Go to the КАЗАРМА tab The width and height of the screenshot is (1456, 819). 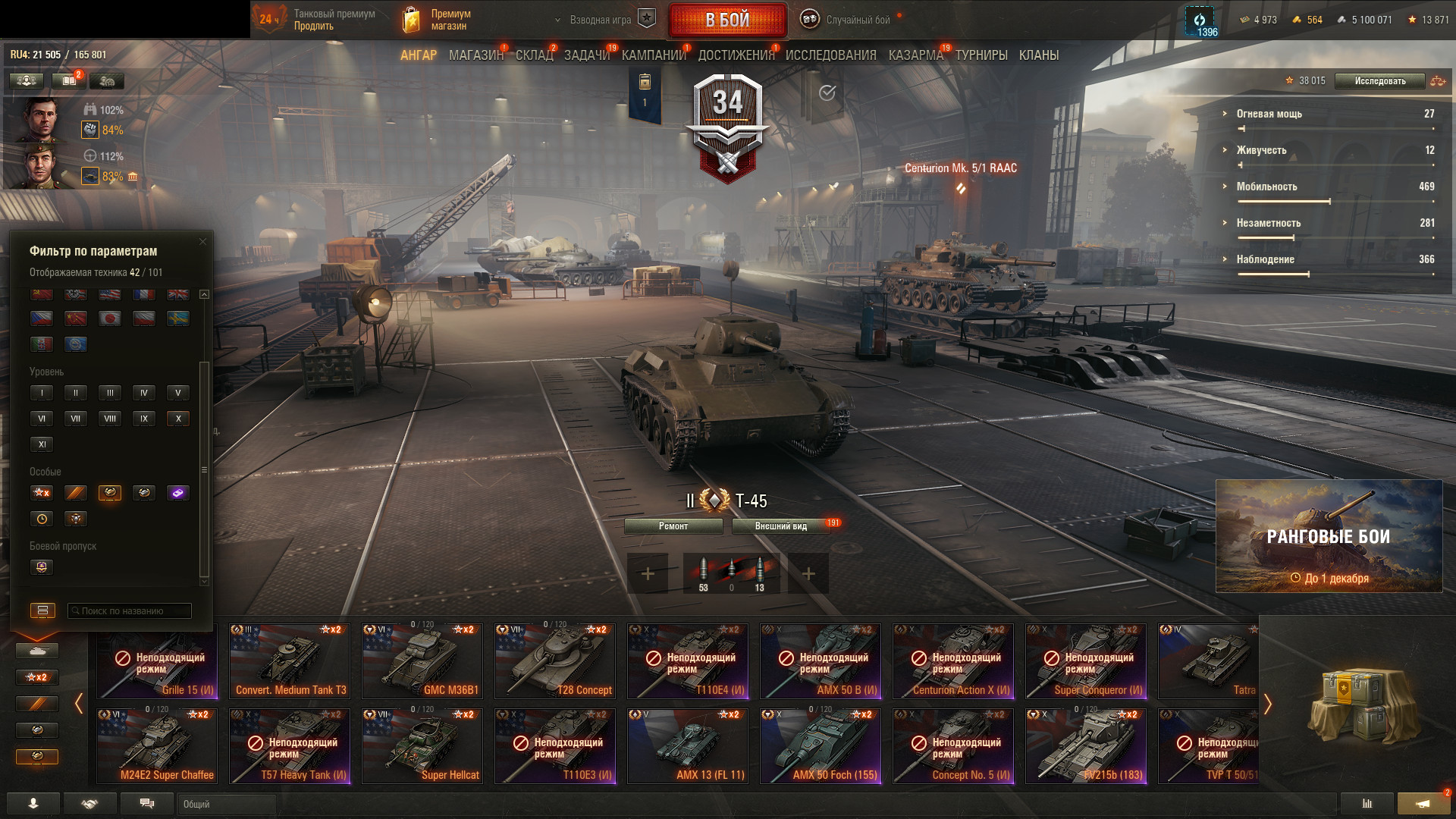coord(915,55)
